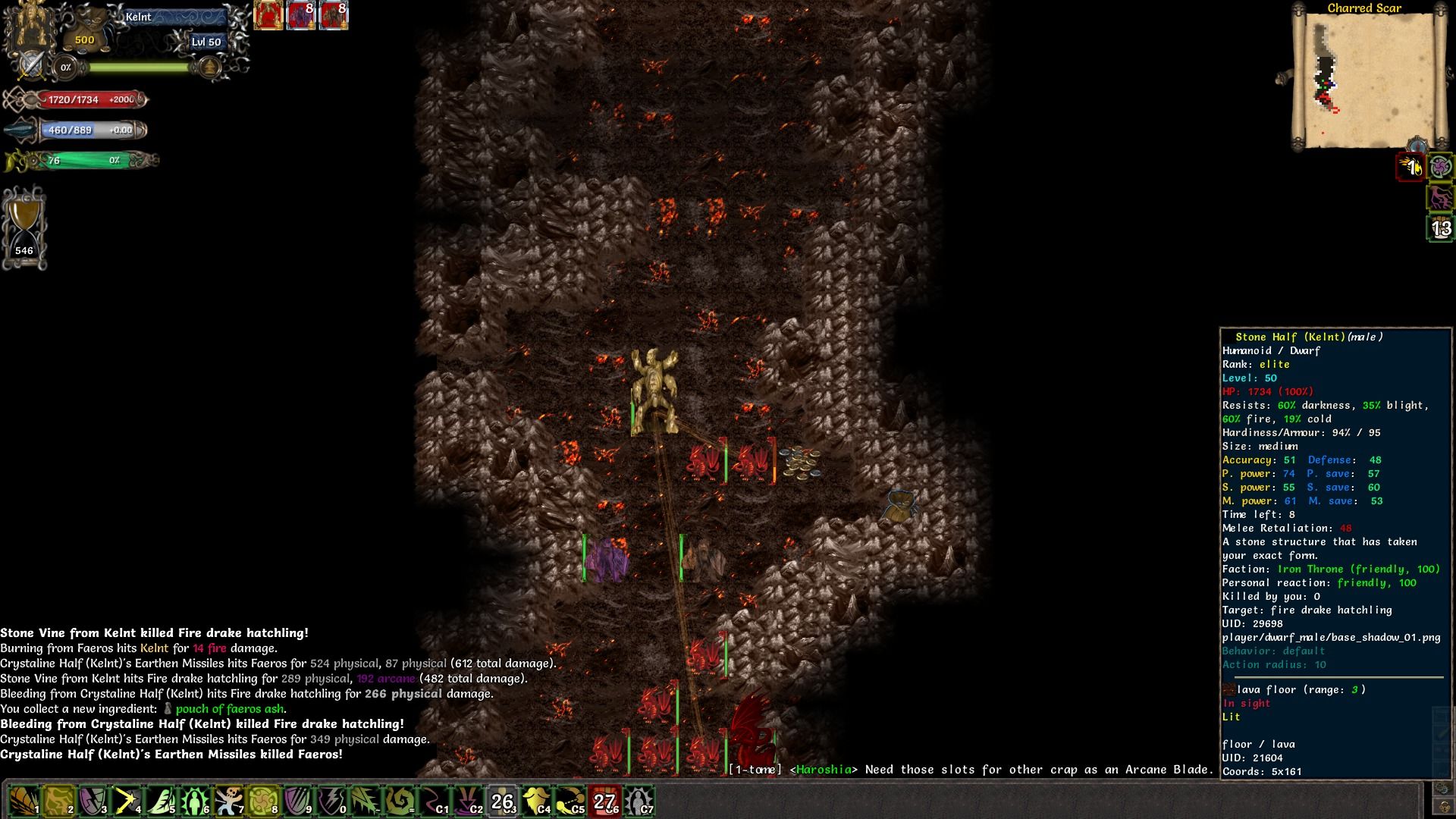The width and height of the screenshot is (1456, 819).
Task: Open the game menu via the gear icon
Action: tap(1442, 789)
